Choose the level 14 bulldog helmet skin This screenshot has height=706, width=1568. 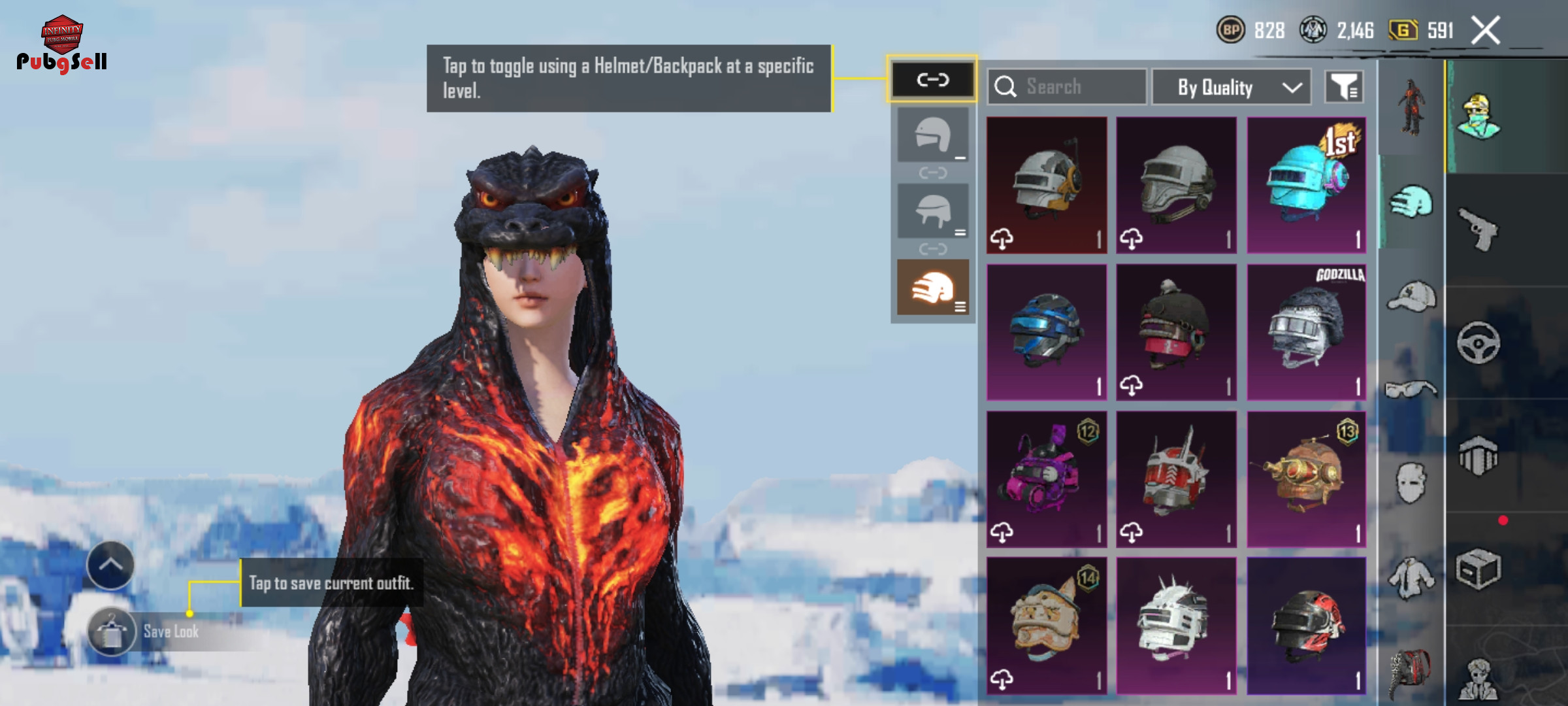[1047, 626]
